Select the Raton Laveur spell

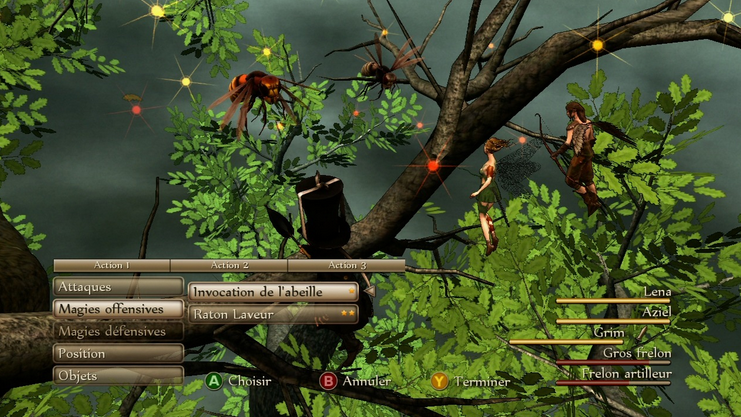click(273, 314)
